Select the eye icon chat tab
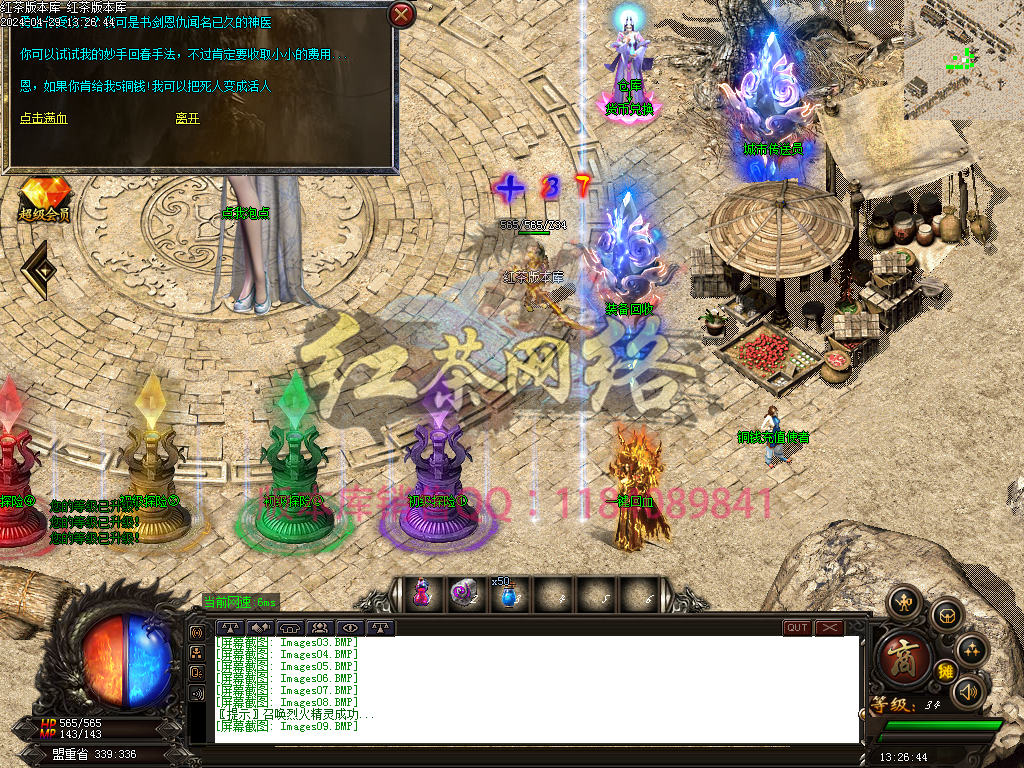This screenshot has width=1024, height=768. click(x=350, y=628)
